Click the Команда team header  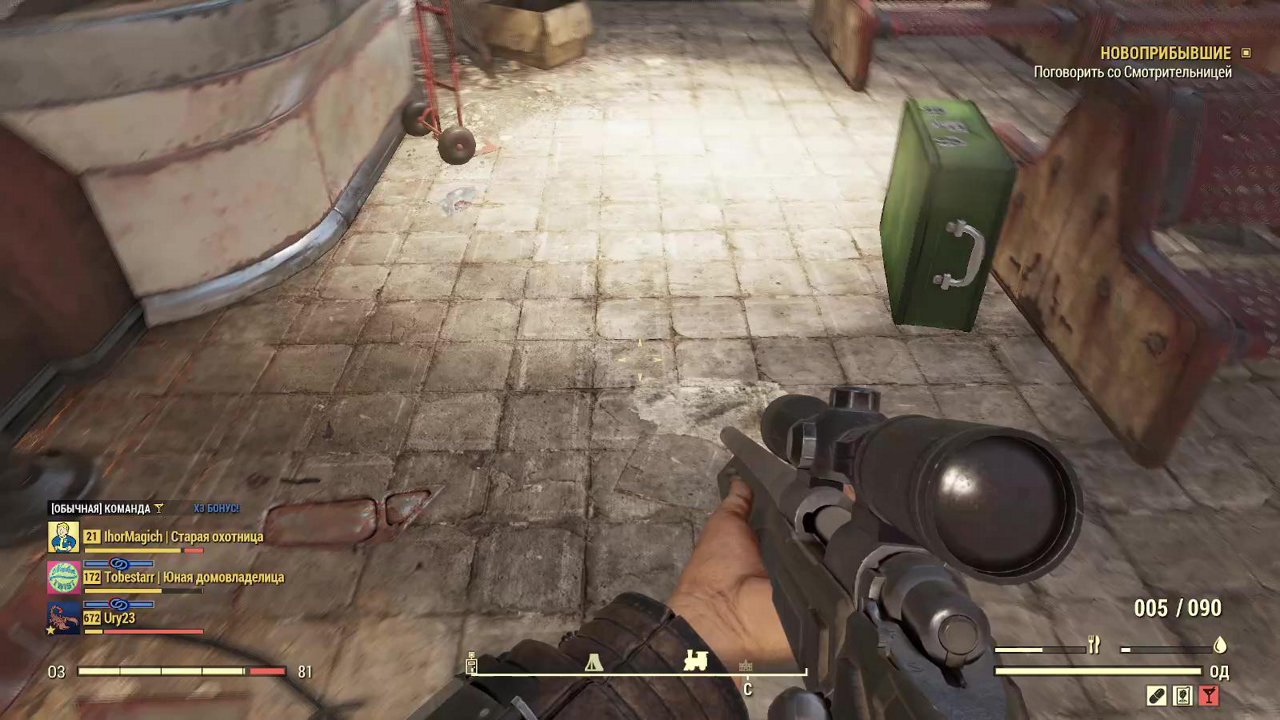[100, 508]
